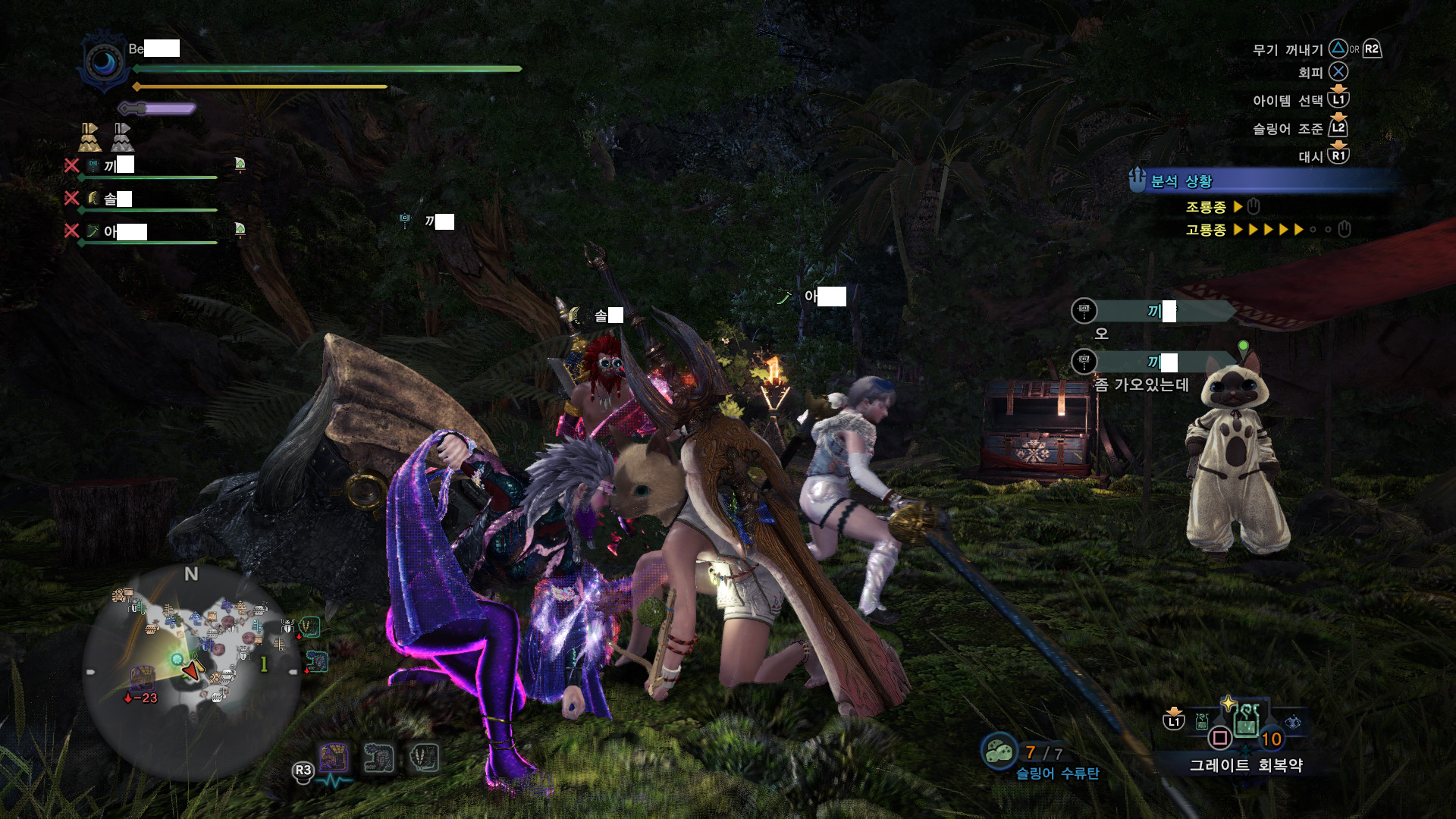Screen dimensions: 1456x819
Task: Click the purple monster icon beside the R3 prompt
Action: [334, 758]
